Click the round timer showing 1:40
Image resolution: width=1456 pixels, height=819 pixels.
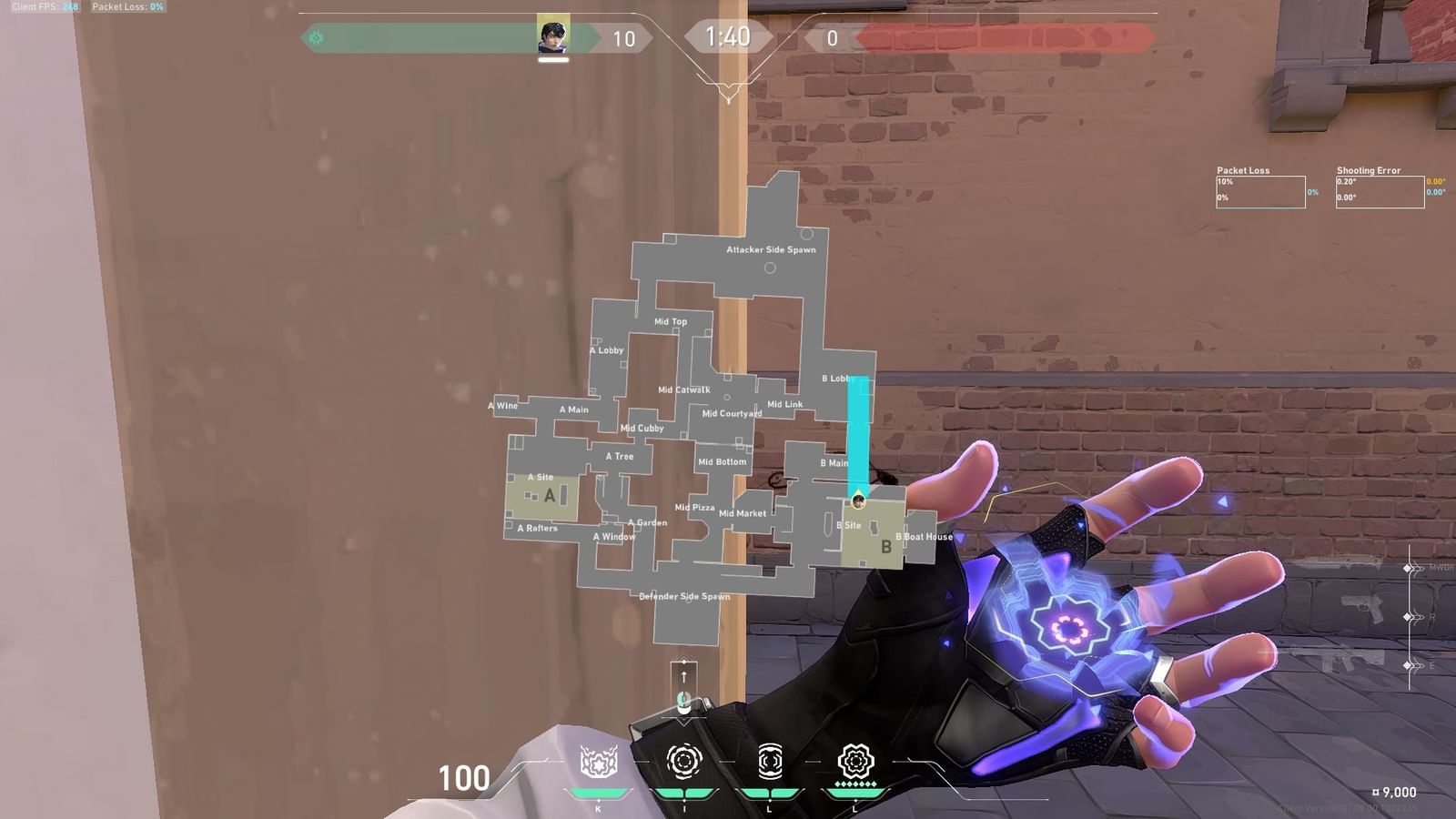pyautogui.click(x=729, y=38)
